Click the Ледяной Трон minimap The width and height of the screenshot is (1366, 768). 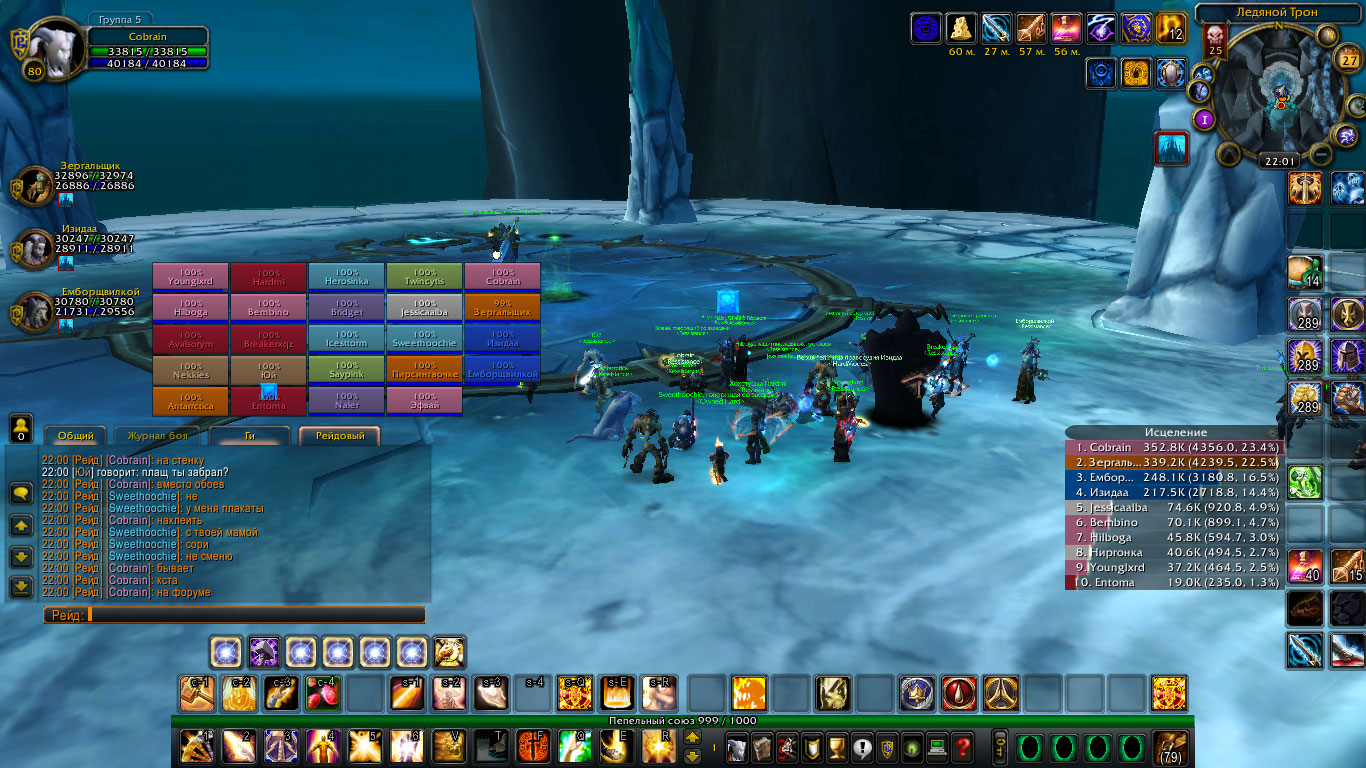(1279, 95)
